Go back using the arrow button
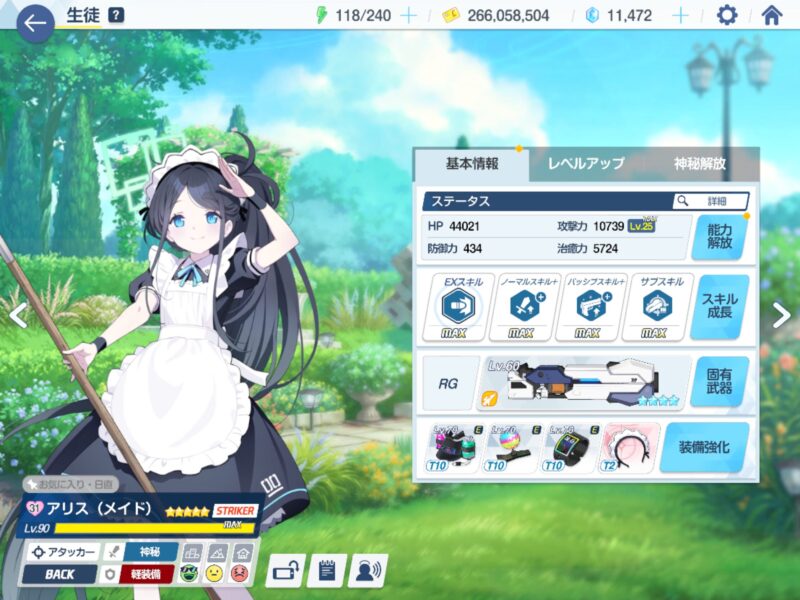The width and height of the screenshot is (800, 600). tap(35, 21)
